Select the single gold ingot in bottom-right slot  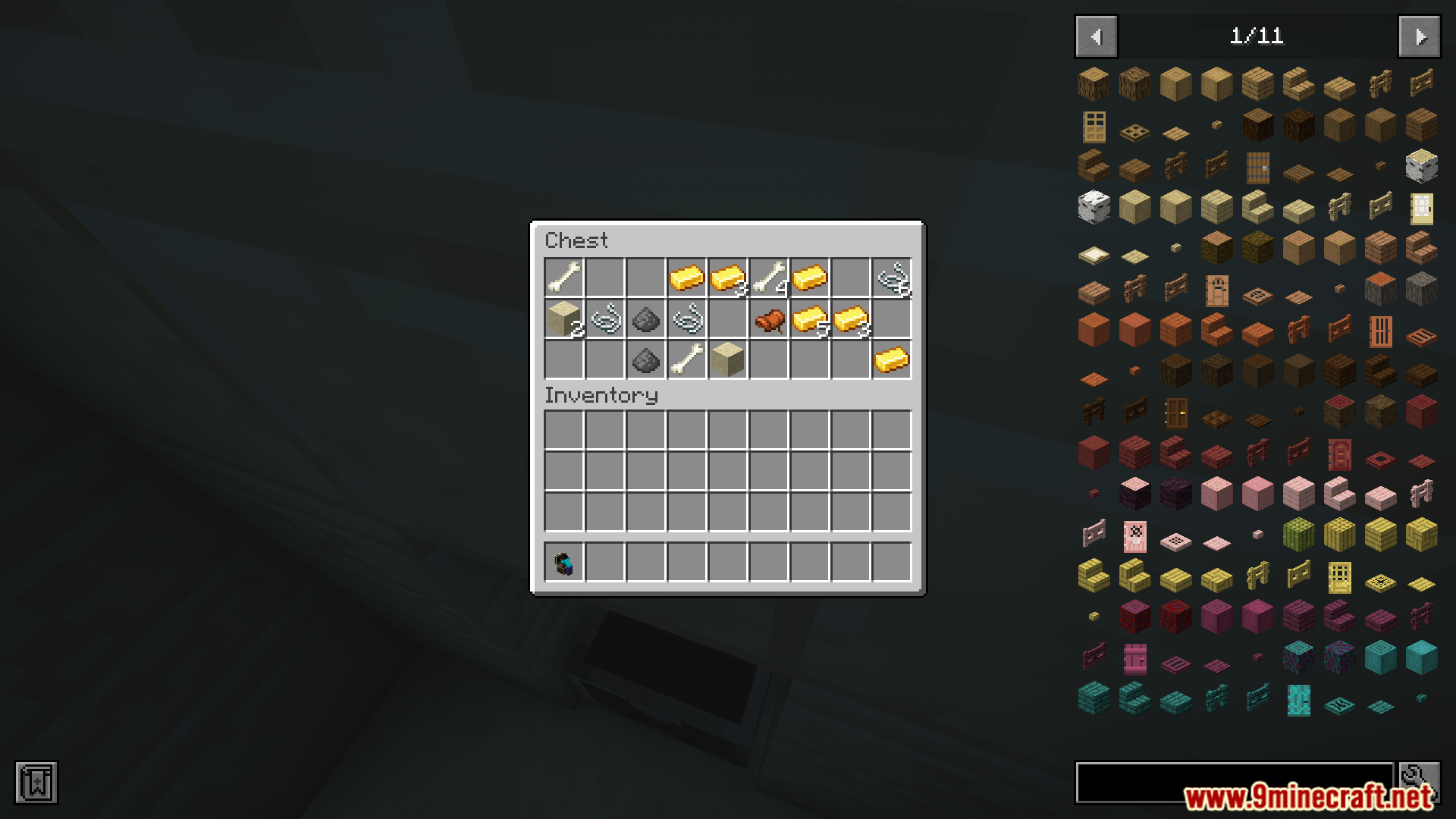[890, 362]
